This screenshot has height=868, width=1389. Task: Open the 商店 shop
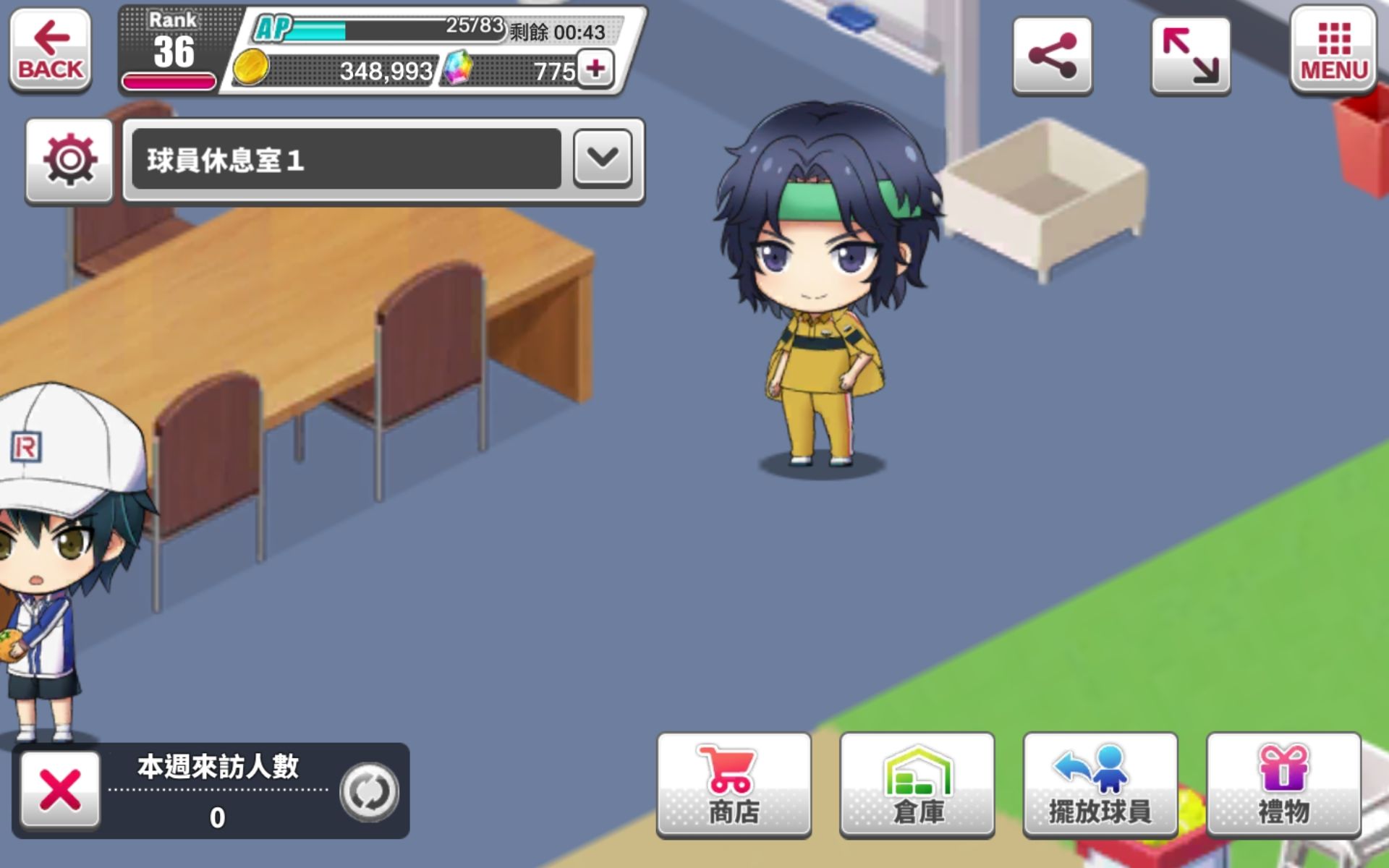734,786
